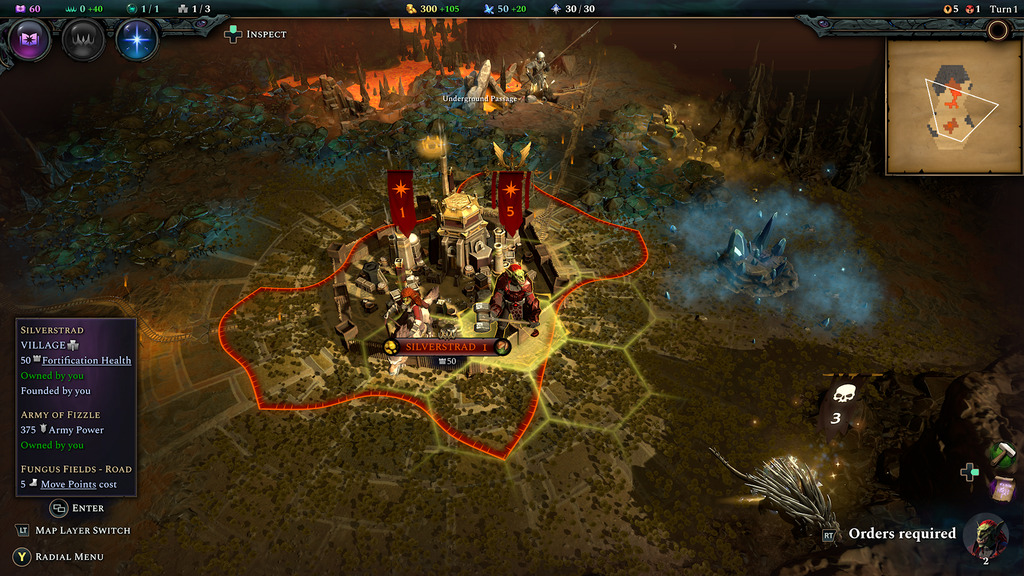Image resolution: width=1024 pixels, height=576 pixels.
Task: Select the dark spikes crown button
Action: pyautogui.click(x=83, y=41)
